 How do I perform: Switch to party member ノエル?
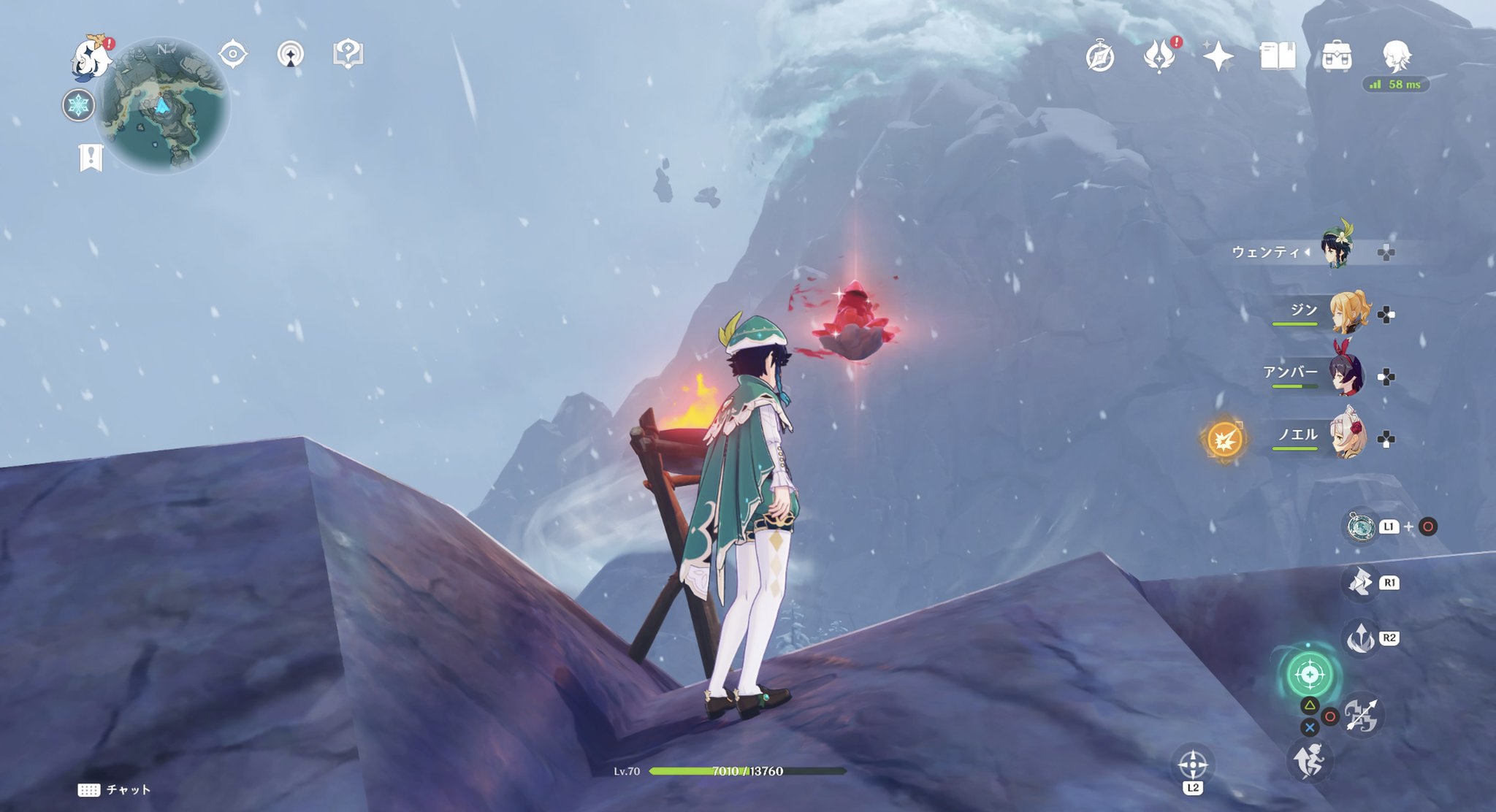pyautogui.click(x=1348, y=437)
